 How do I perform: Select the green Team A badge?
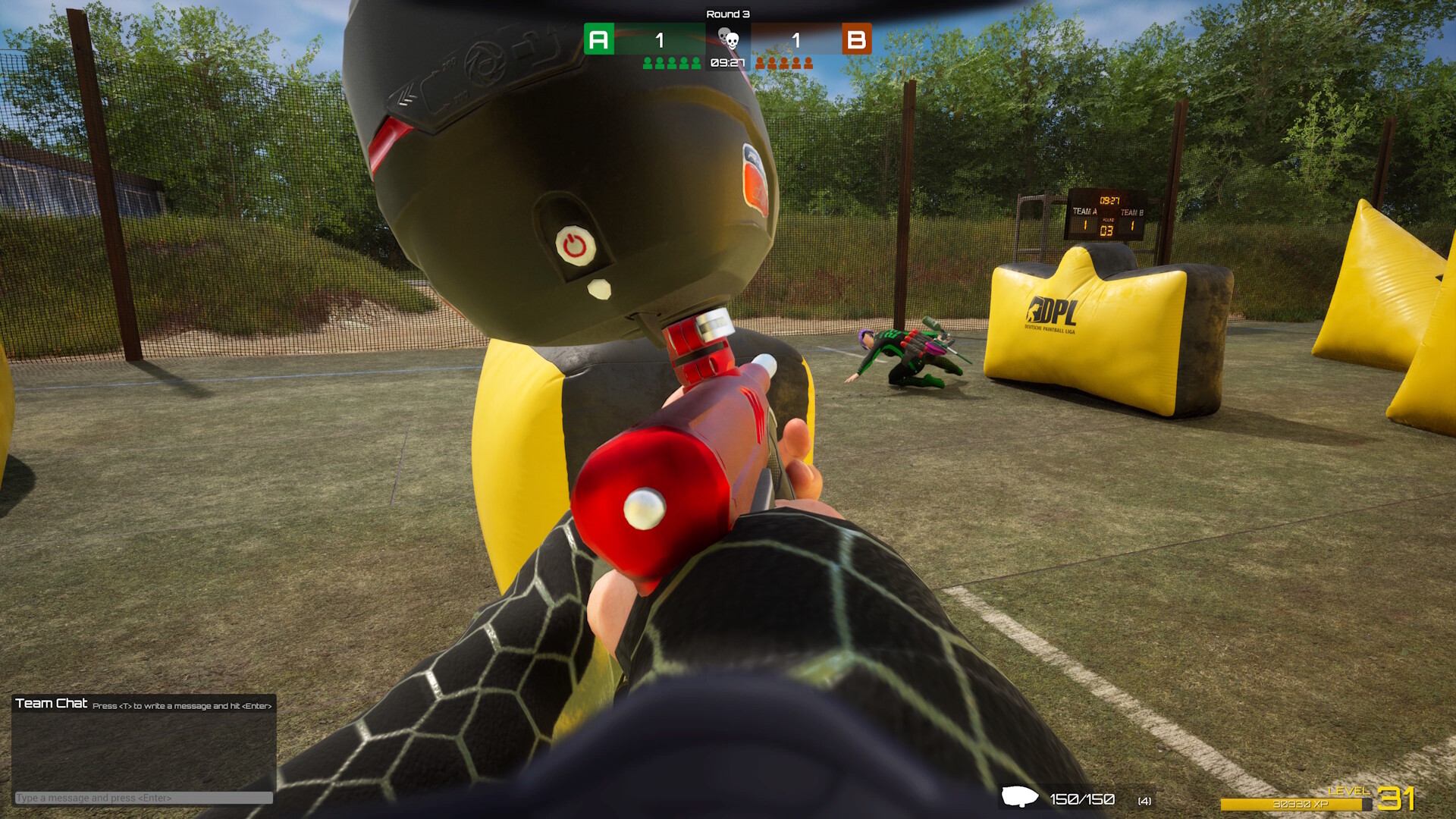pos(599,39)
